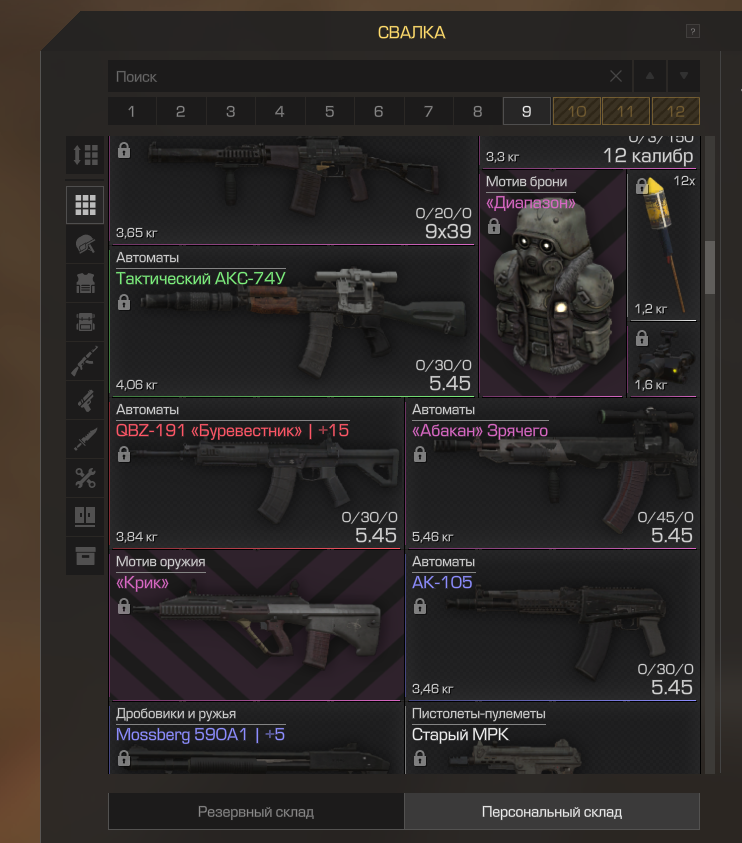This screenshot has height=843, width=742.
Task: Pick the «Крик» weapon skin
Action: point(256,626)
